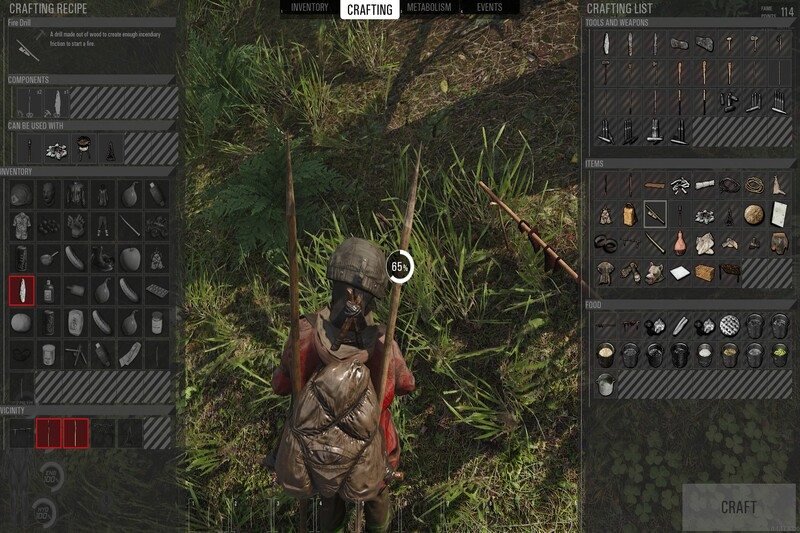Pick the apple in the inventory grid
This screenshot has width=800, height=533.
point(130,258)
